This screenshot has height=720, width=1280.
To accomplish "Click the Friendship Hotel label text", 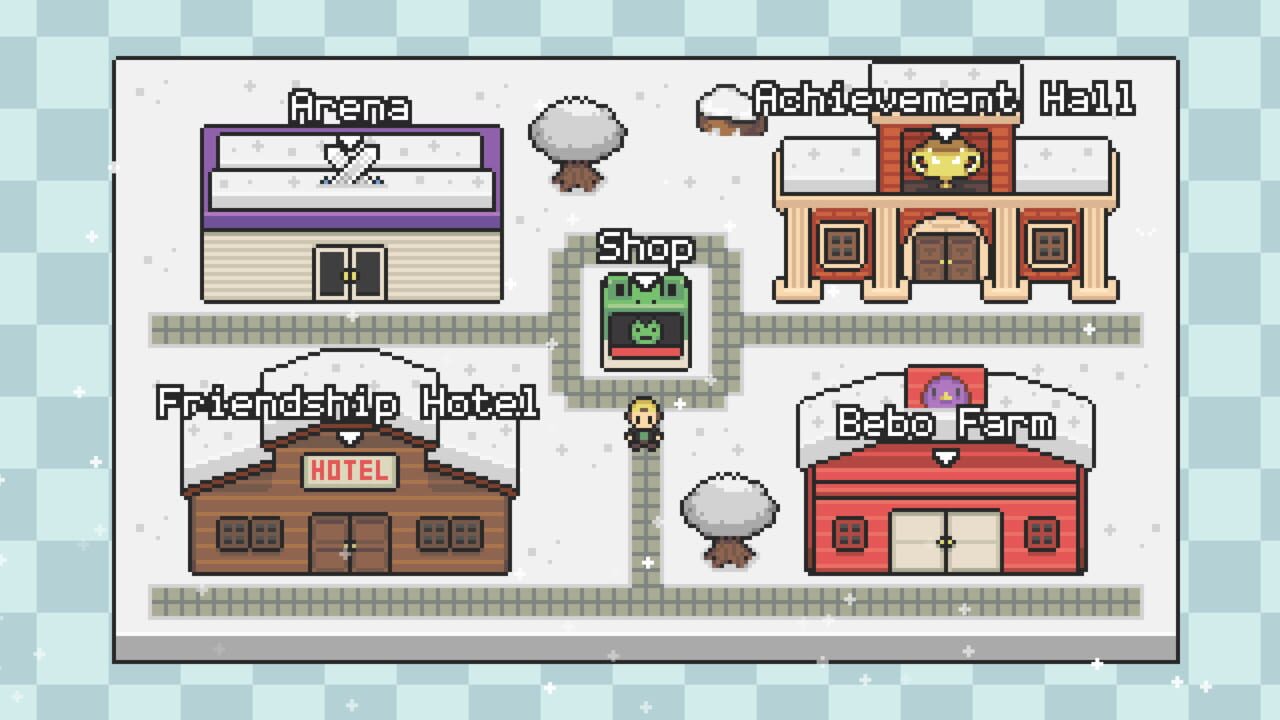I will pyautogui.click(x=347, y=404).
